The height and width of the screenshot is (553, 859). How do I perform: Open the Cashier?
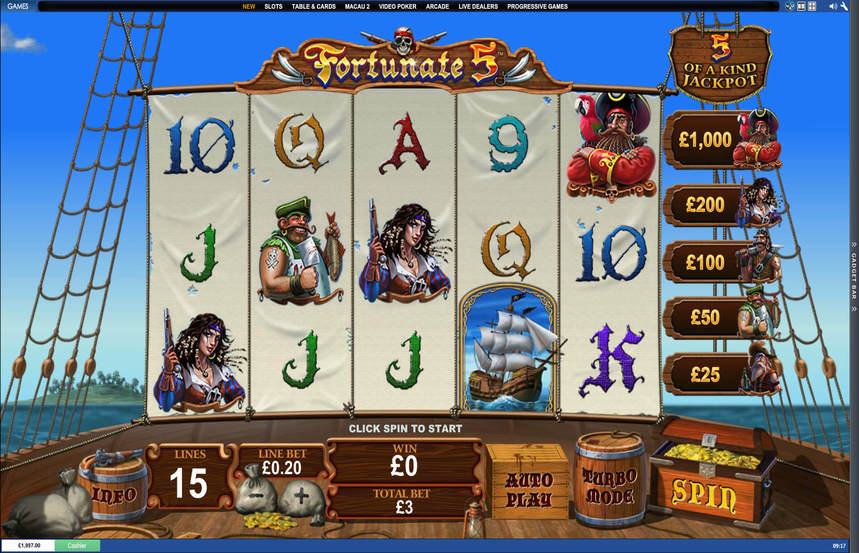coord(77,545)
